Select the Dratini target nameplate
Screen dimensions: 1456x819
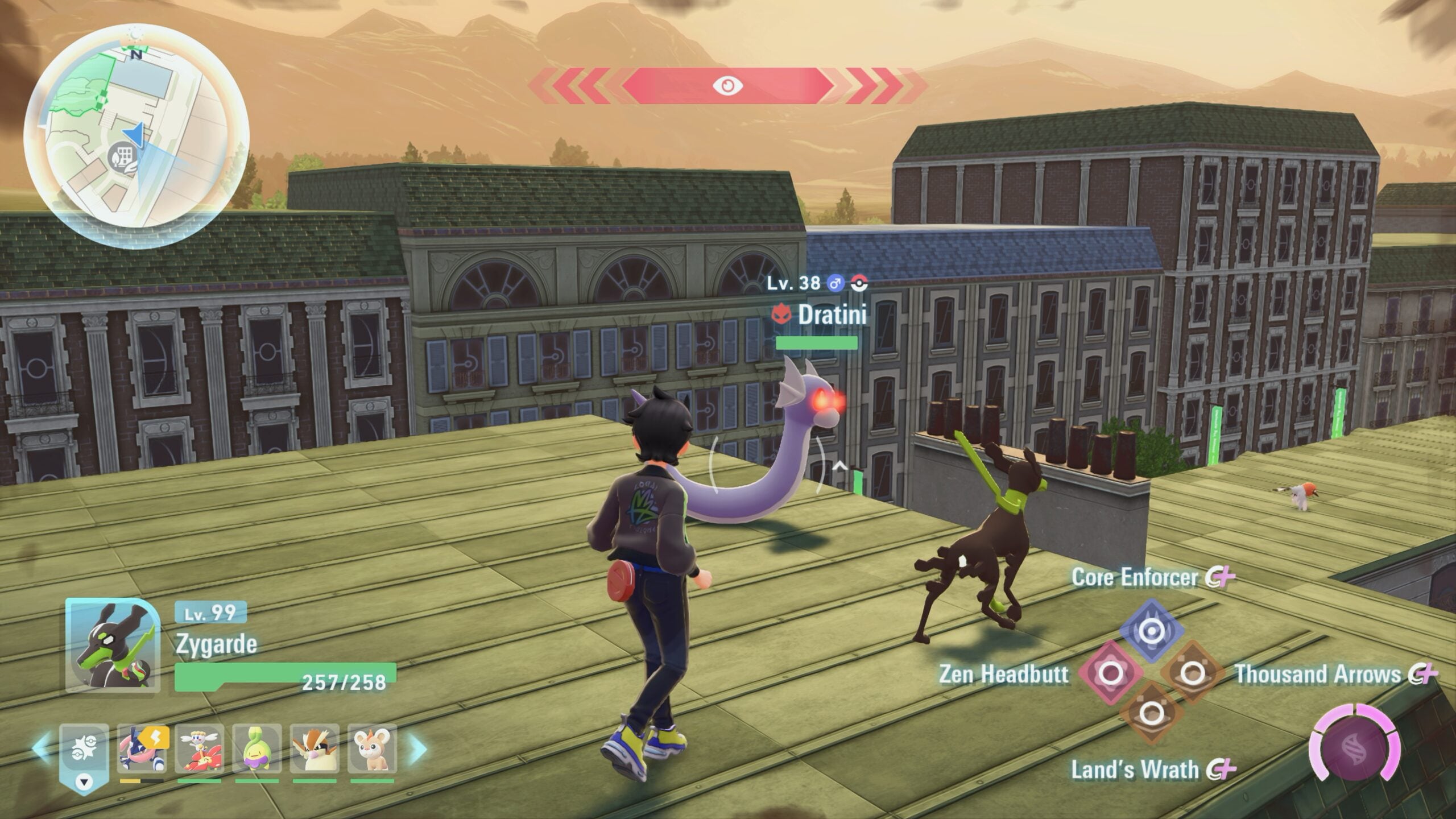[x=832, y=315]
